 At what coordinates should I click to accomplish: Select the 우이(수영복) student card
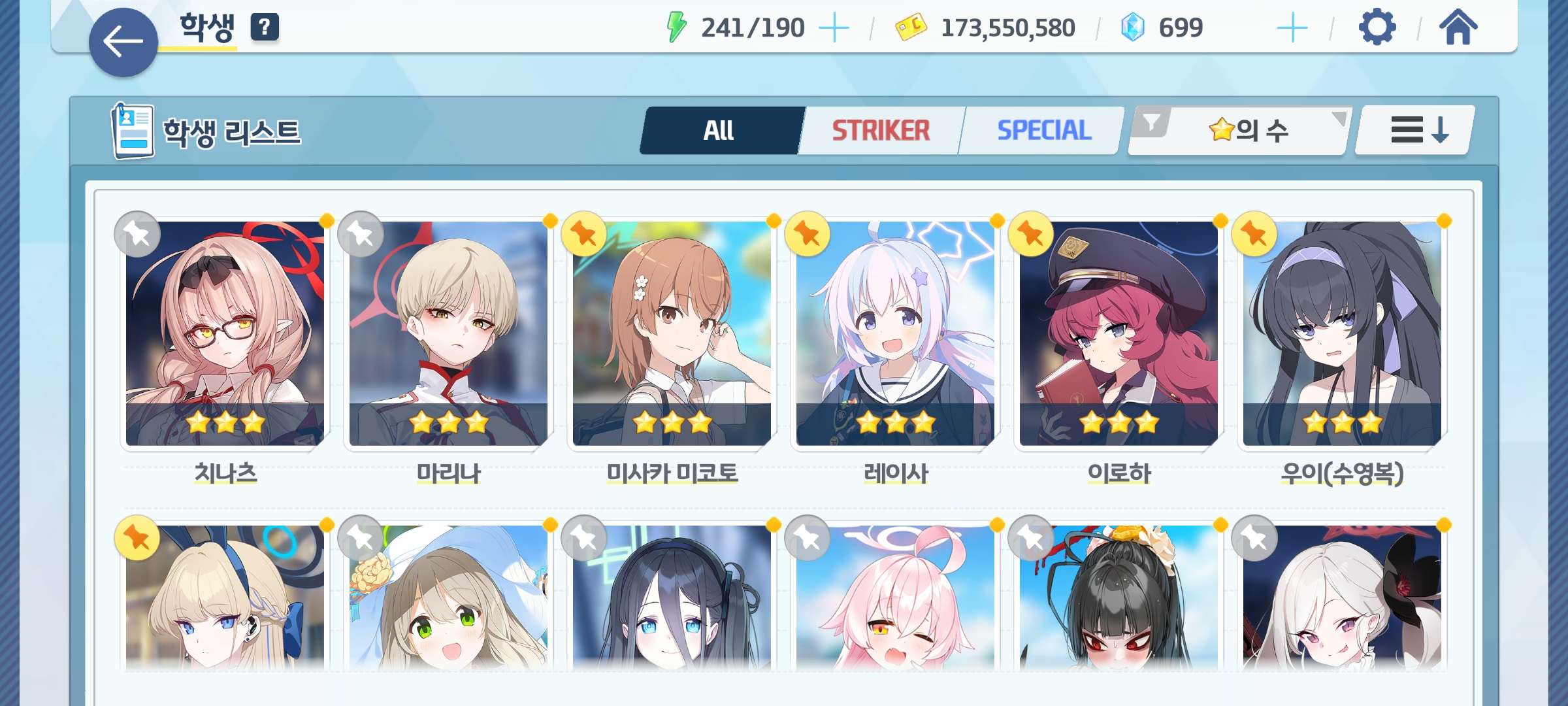point(1342,333)
